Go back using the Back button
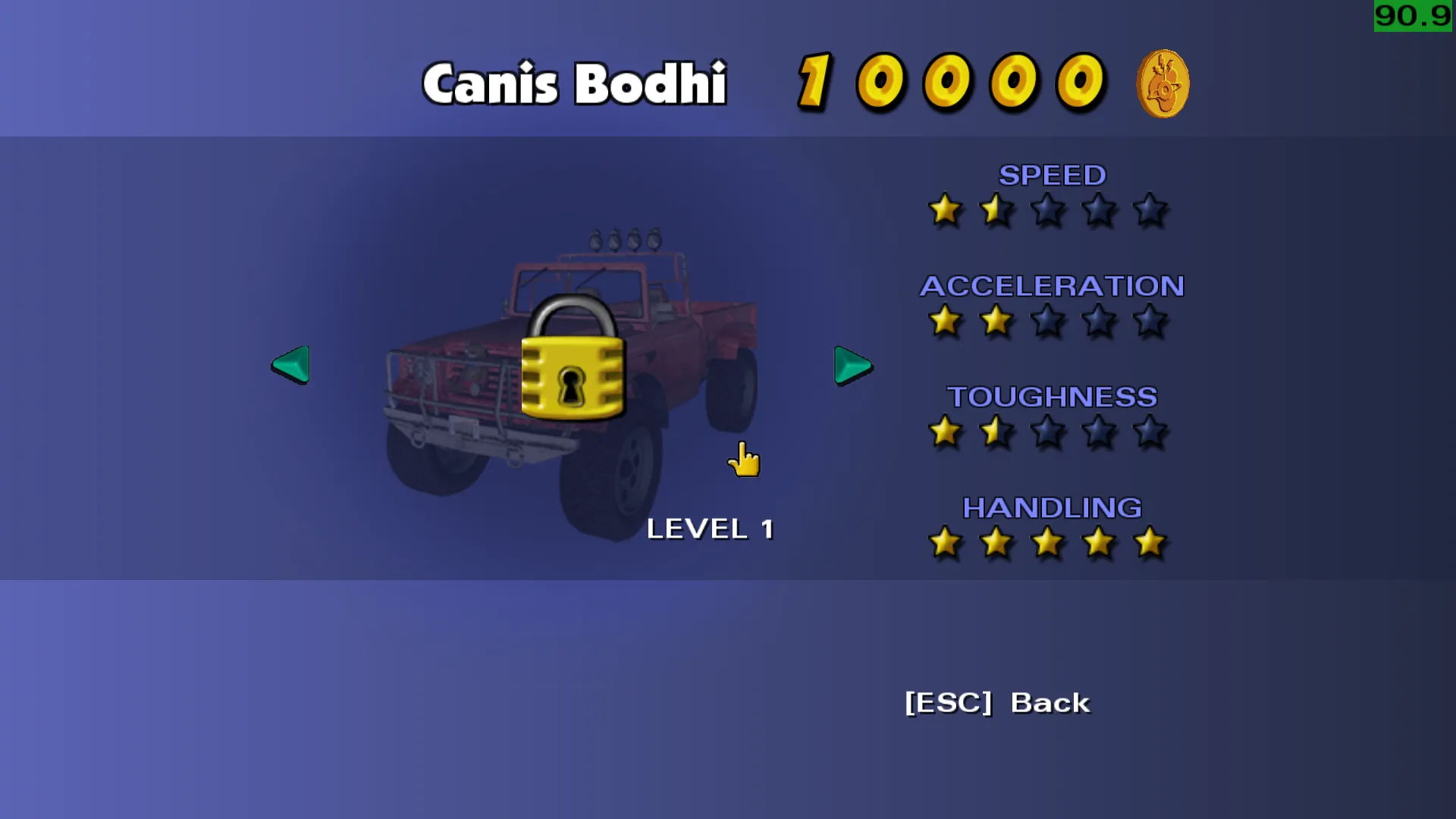Image resolution: width=1456 pixels, height=819 pixels. pyautogui.click(x=996, y=703)
